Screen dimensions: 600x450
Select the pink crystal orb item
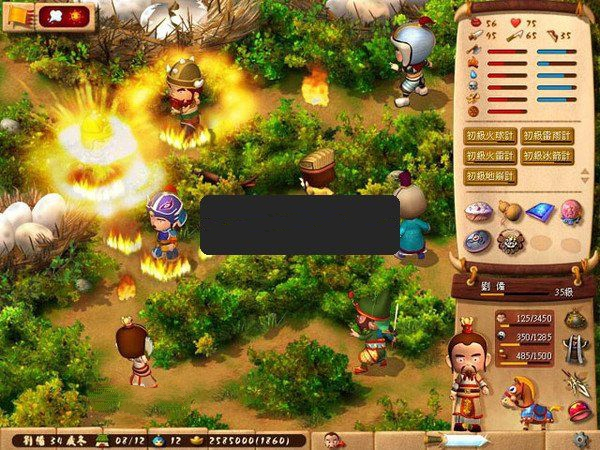pos(571,211)
